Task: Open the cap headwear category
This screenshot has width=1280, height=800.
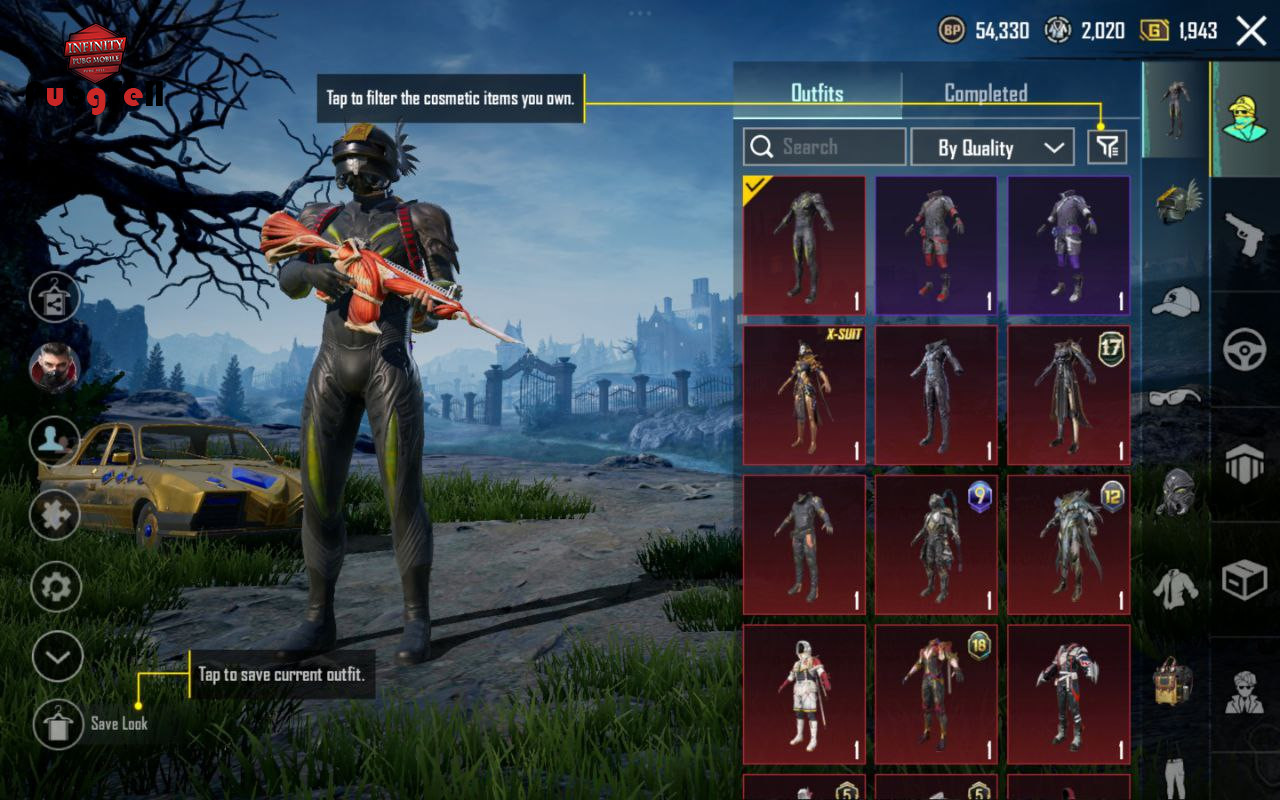Action: tap(1176, 300)
